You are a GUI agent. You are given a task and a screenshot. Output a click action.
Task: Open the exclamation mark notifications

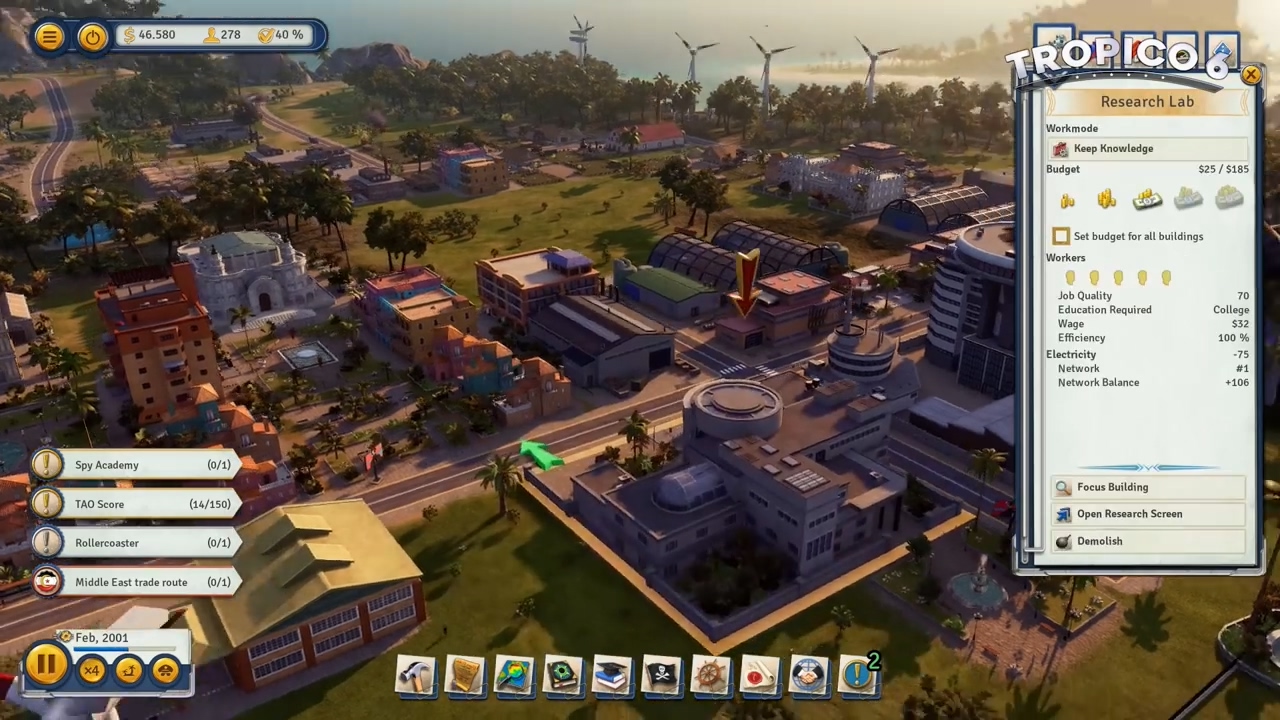[858, 676]
